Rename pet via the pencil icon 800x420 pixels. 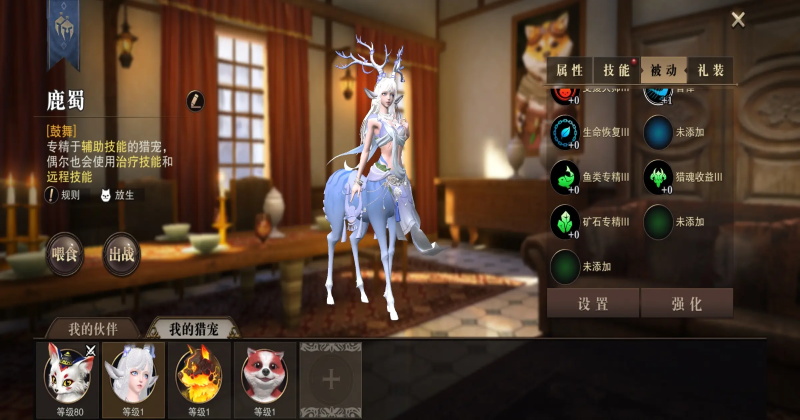(196, 100)
